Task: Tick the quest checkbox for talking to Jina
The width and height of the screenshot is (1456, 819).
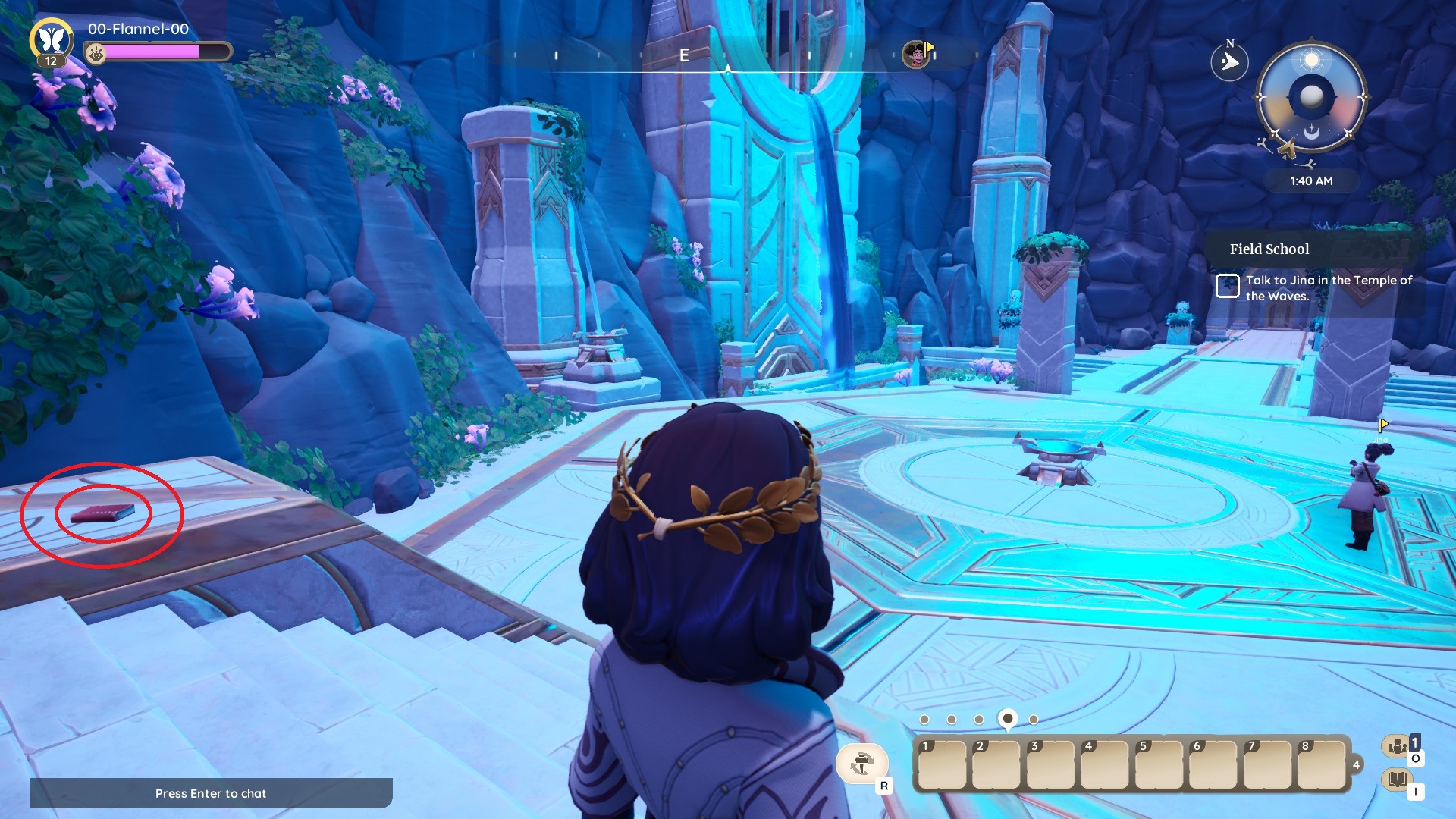Action: [x=1228, y=287]
